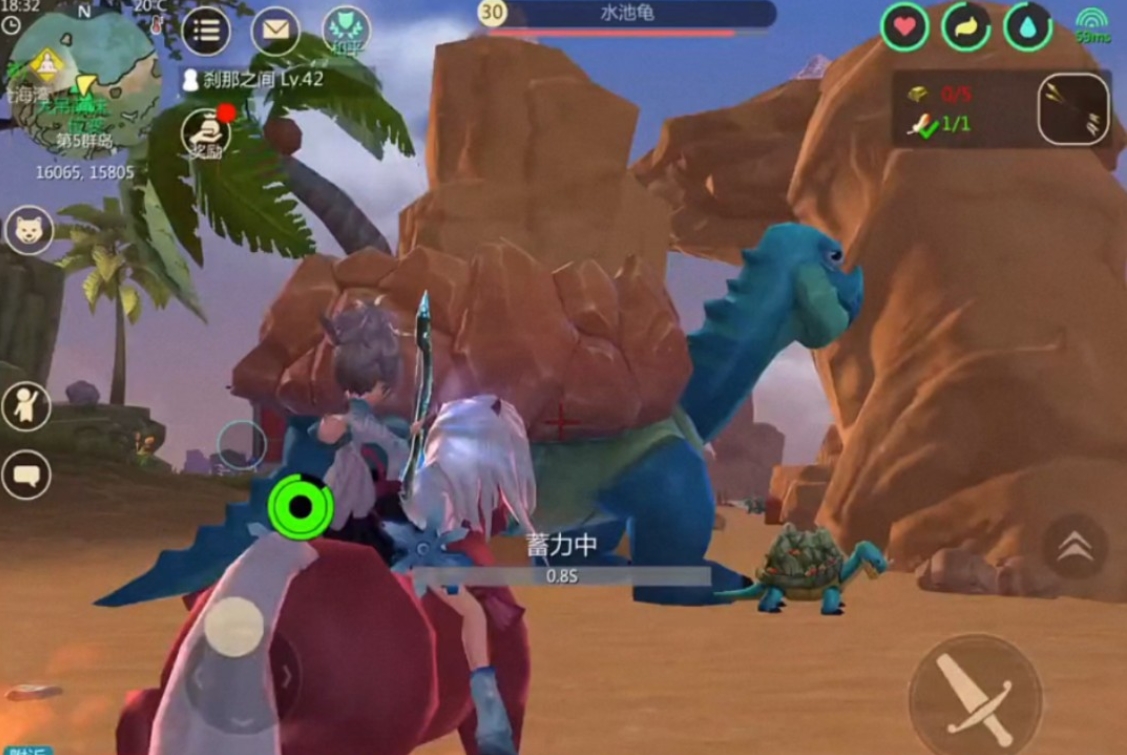Open the waving figure emote button
The height and width of the screenshot is (755, 1127).
pyautogui.click(x=25, y=406)
